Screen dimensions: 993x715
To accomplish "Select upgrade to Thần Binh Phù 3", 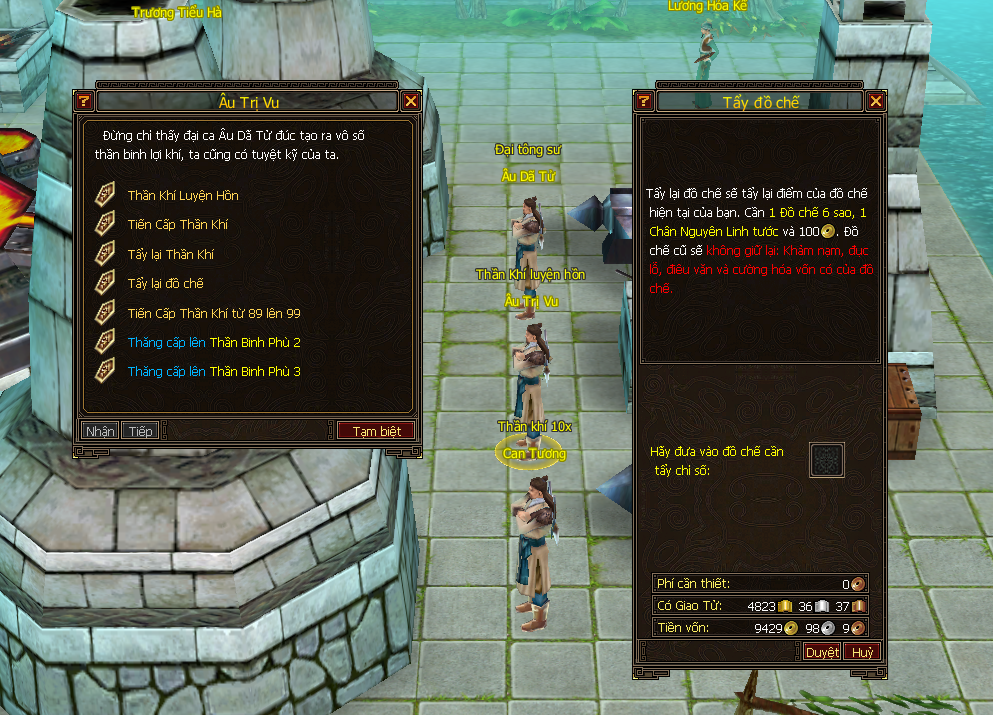I will coord(214,372).
